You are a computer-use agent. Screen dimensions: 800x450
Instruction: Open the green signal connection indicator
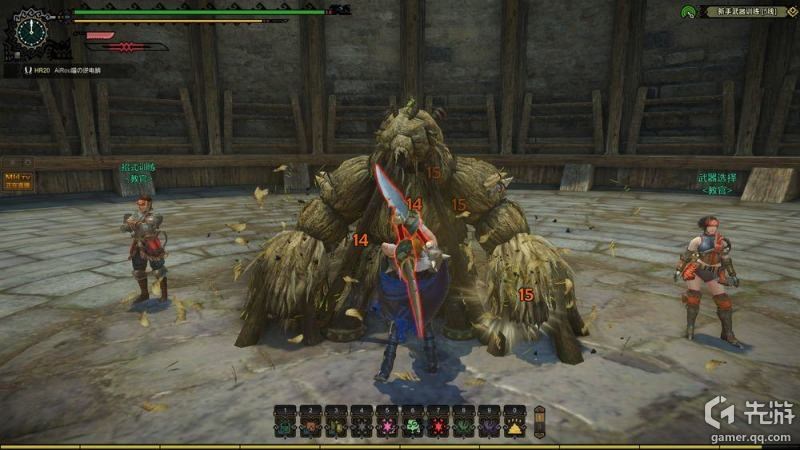(687, 12)
